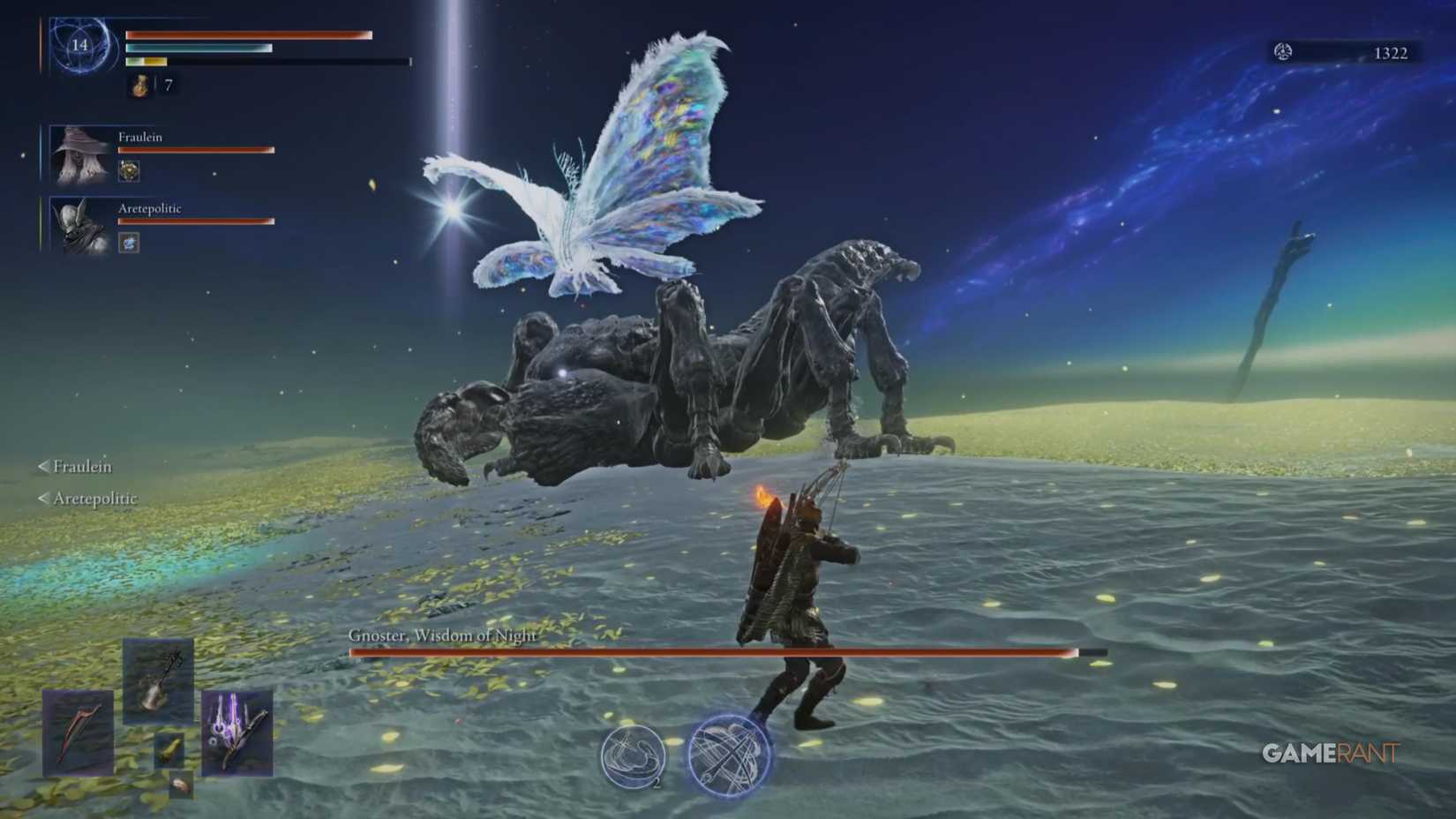Image resolution: width=1456 pixels, height=819 pixels.
Task: Click the boss name Gnoster, Wisdom of Night
Action: (443, 634)
